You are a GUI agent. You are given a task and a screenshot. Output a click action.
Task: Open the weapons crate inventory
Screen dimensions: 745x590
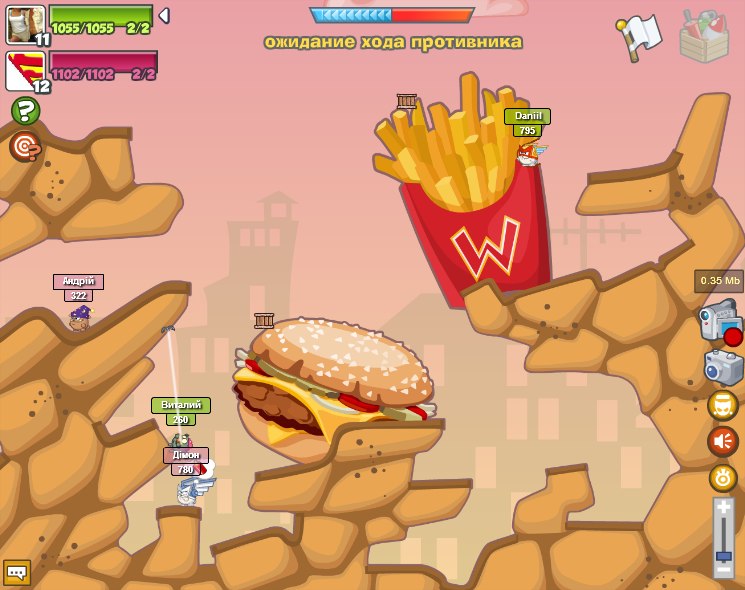(704, 37)
